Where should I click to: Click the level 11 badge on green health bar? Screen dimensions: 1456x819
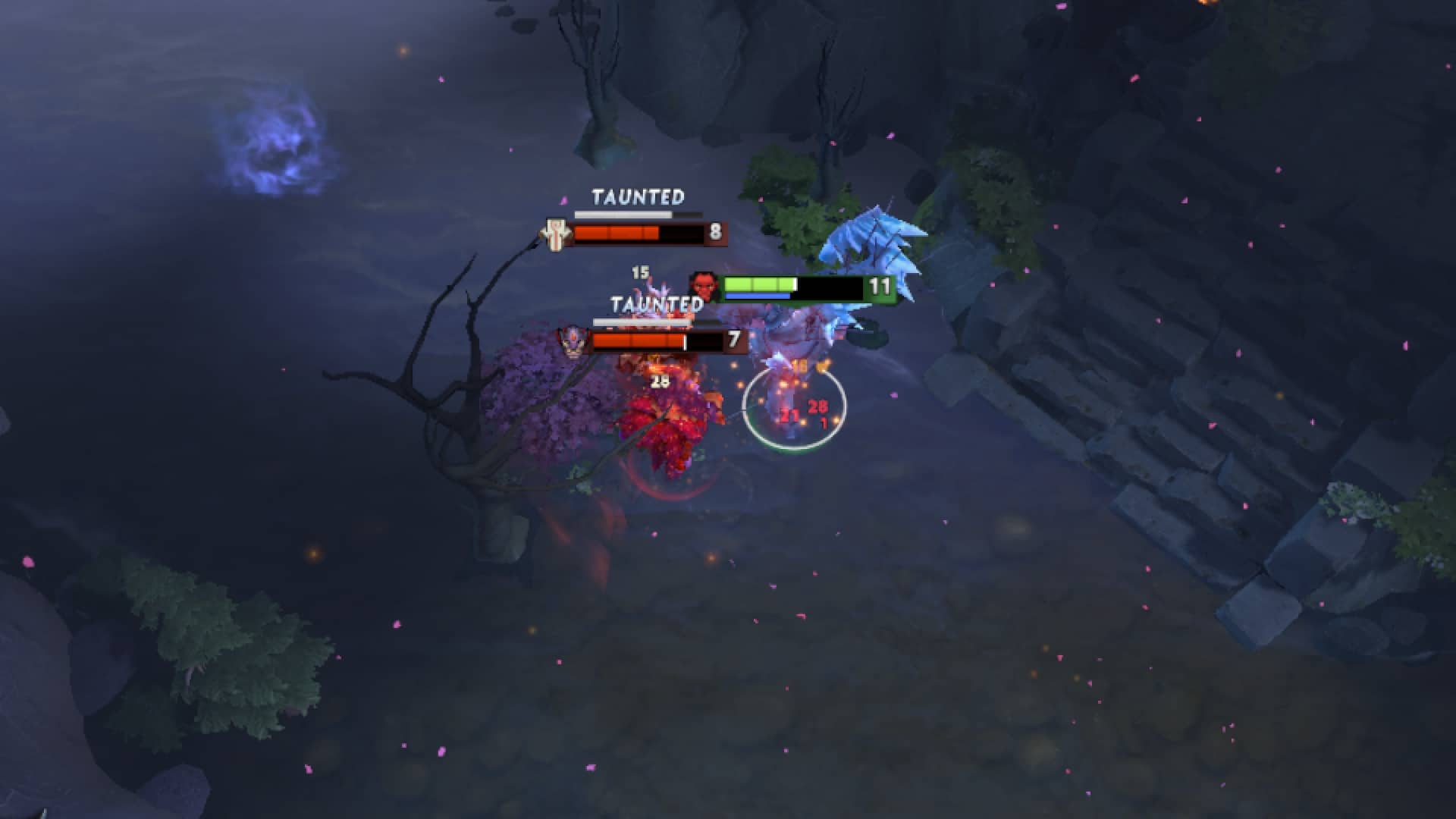880,287
